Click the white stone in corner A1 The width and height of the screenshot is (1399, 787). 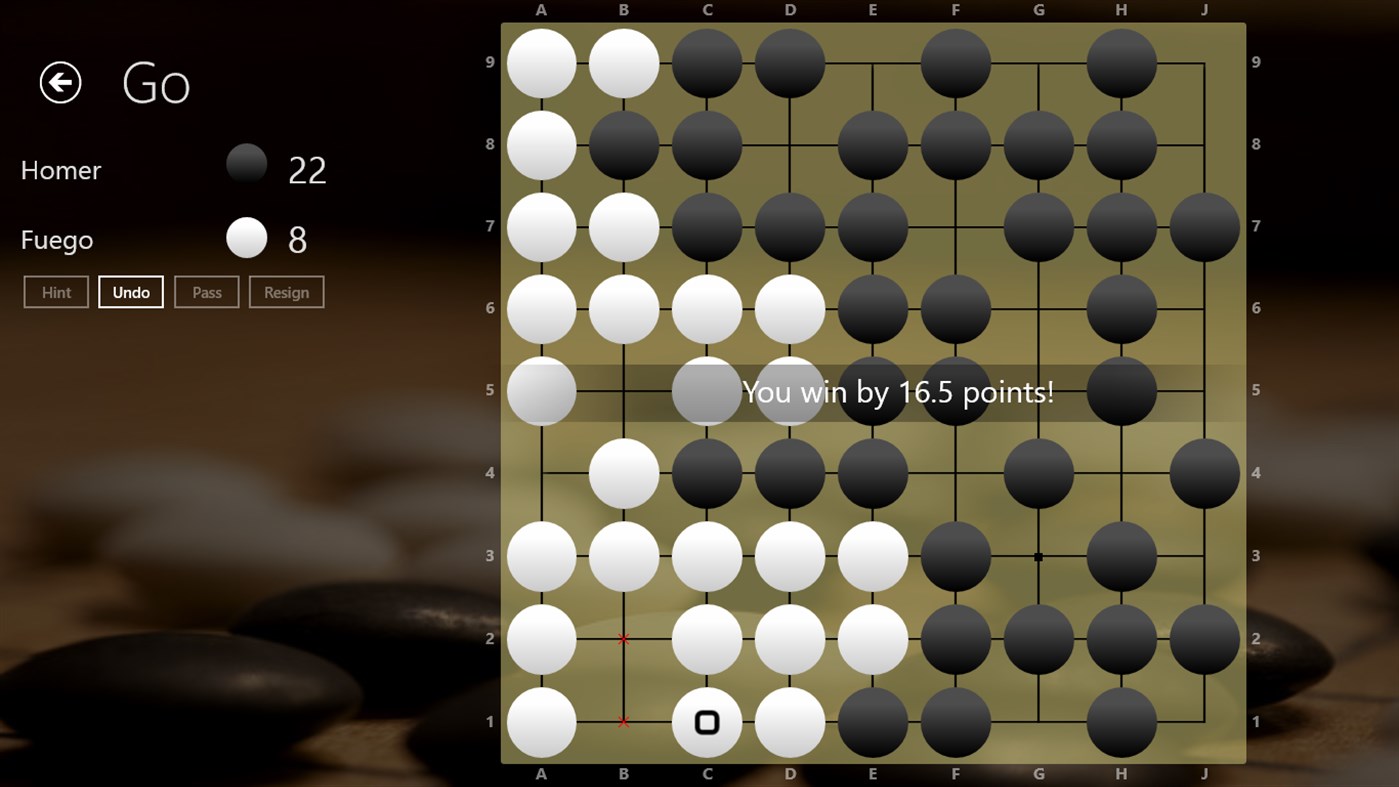(x=541, y=722)
